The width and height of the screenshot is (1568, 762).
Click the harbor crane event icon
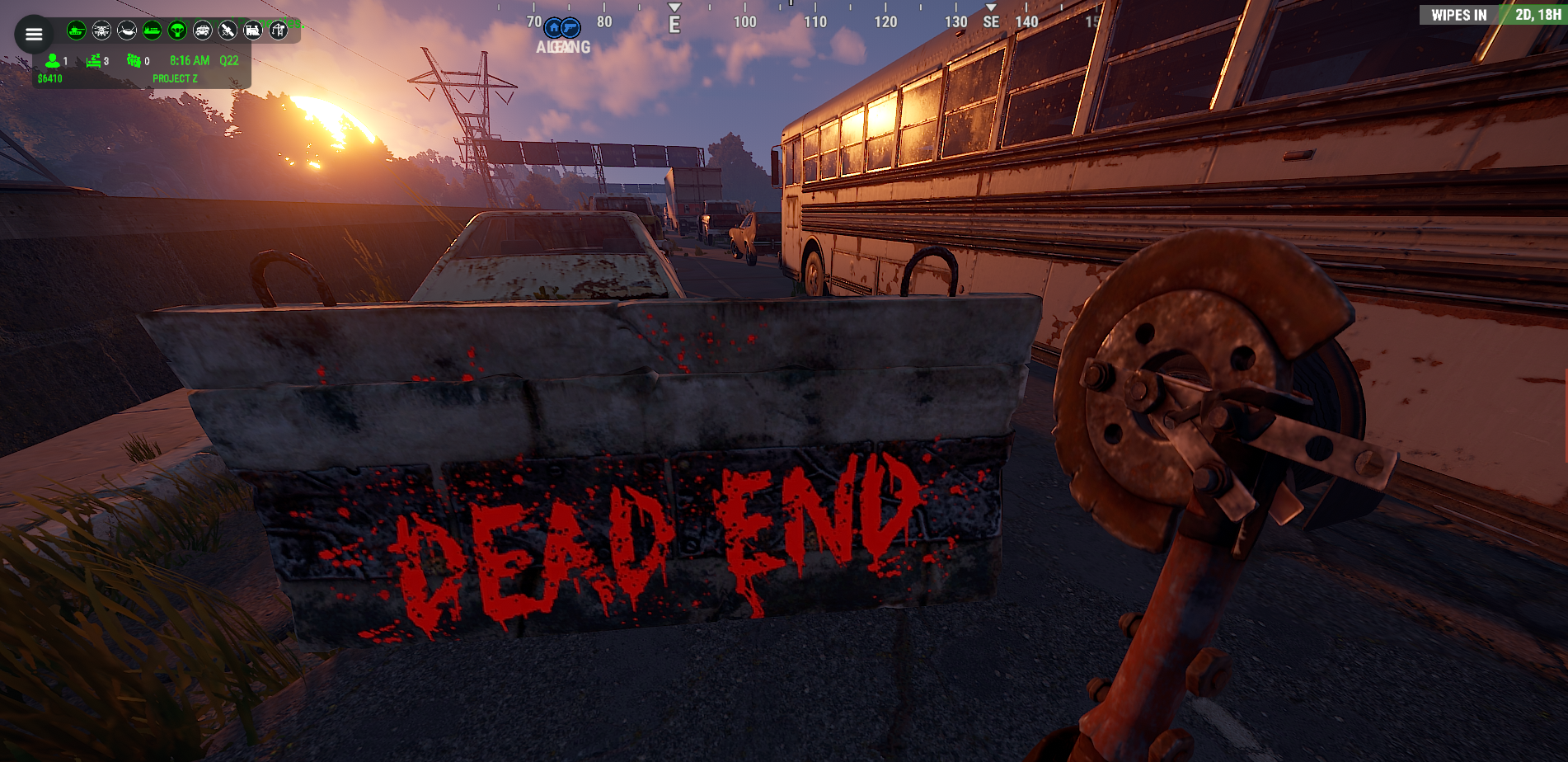[x=279, y=31]
